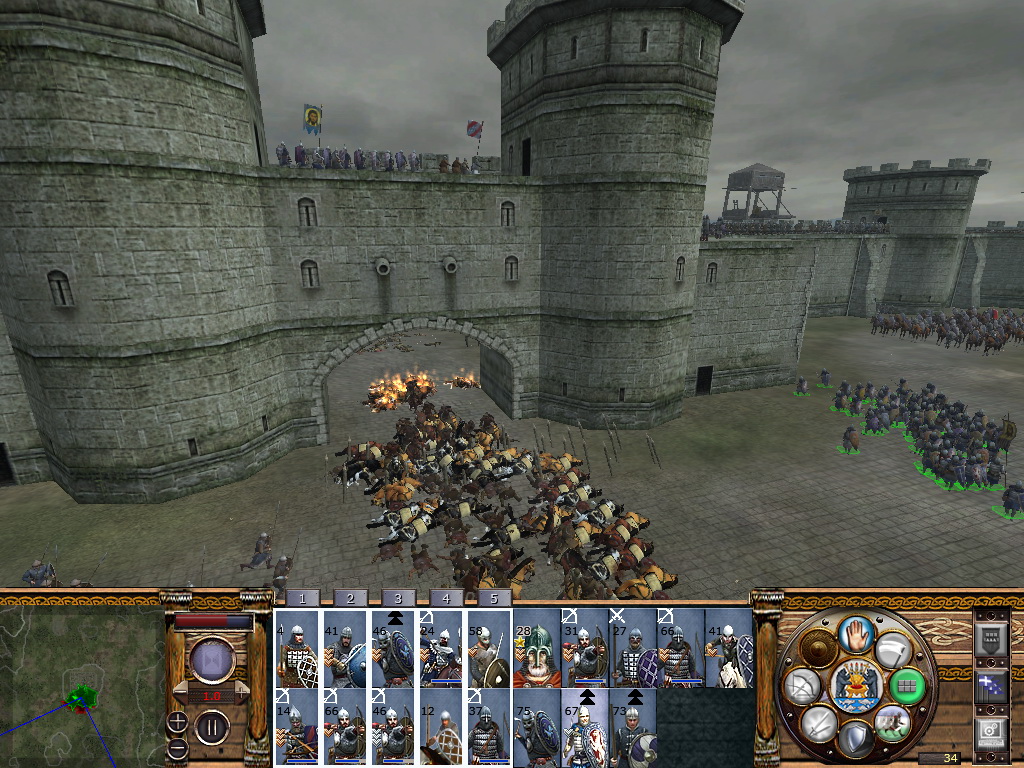This screenshot has height=768, width=1024.
Task: Select the white horse cavalry card with 41 men
Action: pos(728,648)
